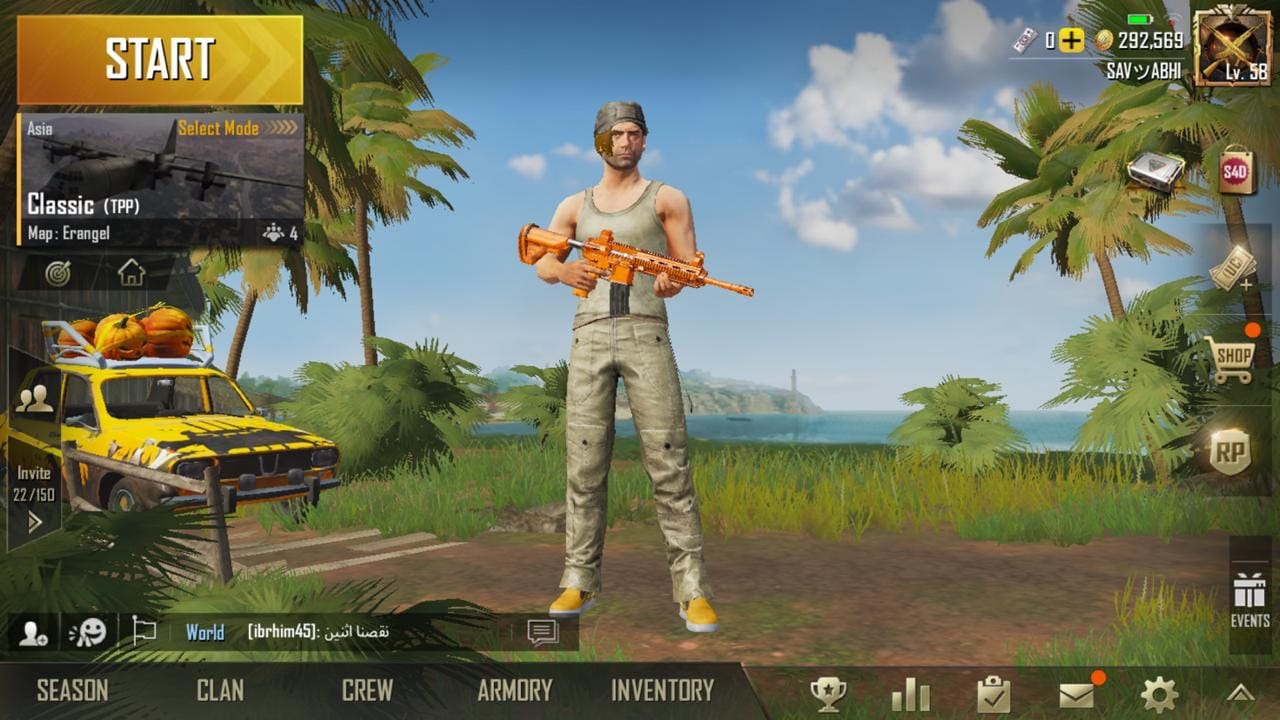Enter the ARMORY
Screen dimensions: 1280x720
click(514, 691)
